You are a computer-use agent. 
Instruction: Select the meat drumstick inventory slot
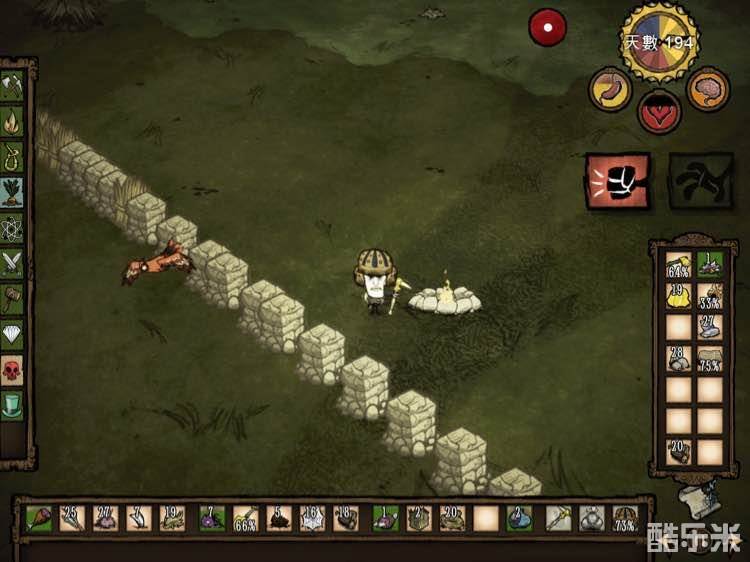pos(39,518)
